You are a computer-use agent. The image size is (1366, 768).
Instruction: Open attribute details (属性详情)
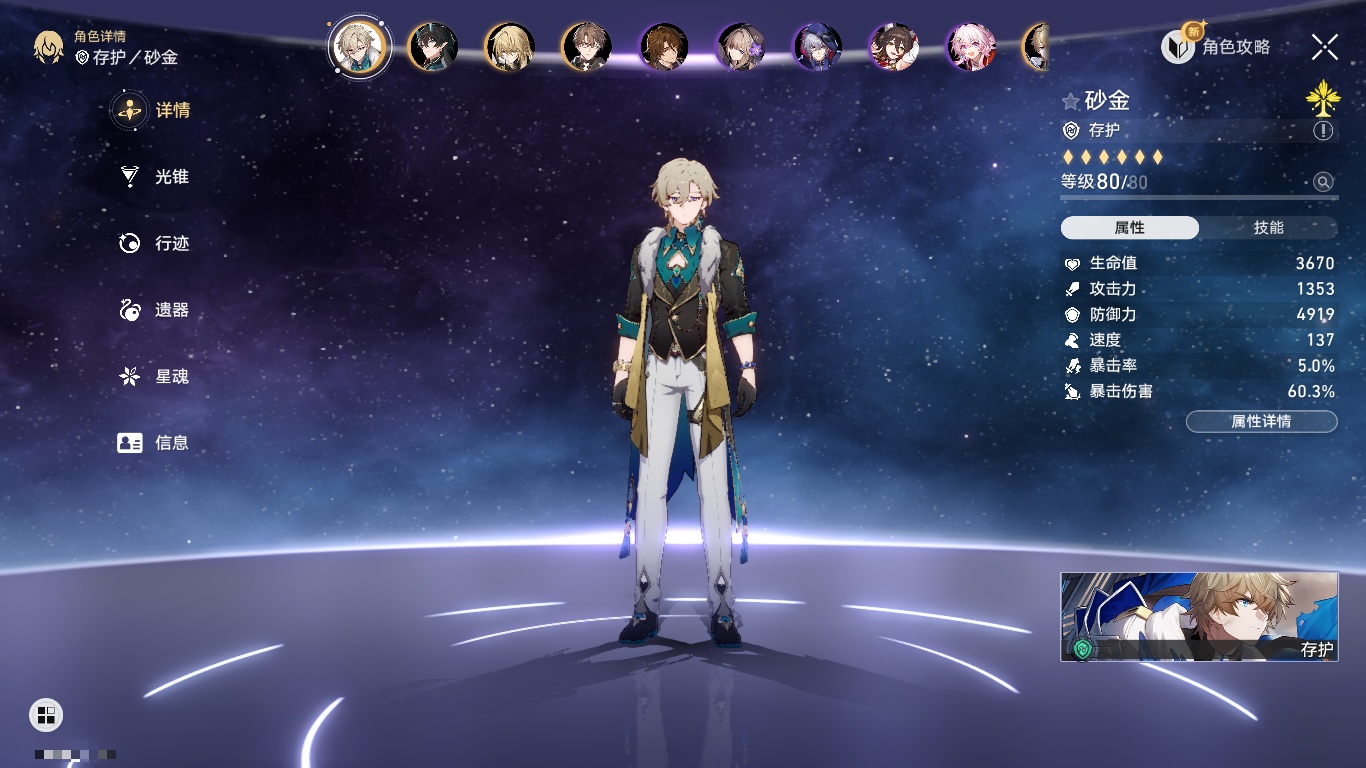pyautogui.click(x=1261, y=422)
